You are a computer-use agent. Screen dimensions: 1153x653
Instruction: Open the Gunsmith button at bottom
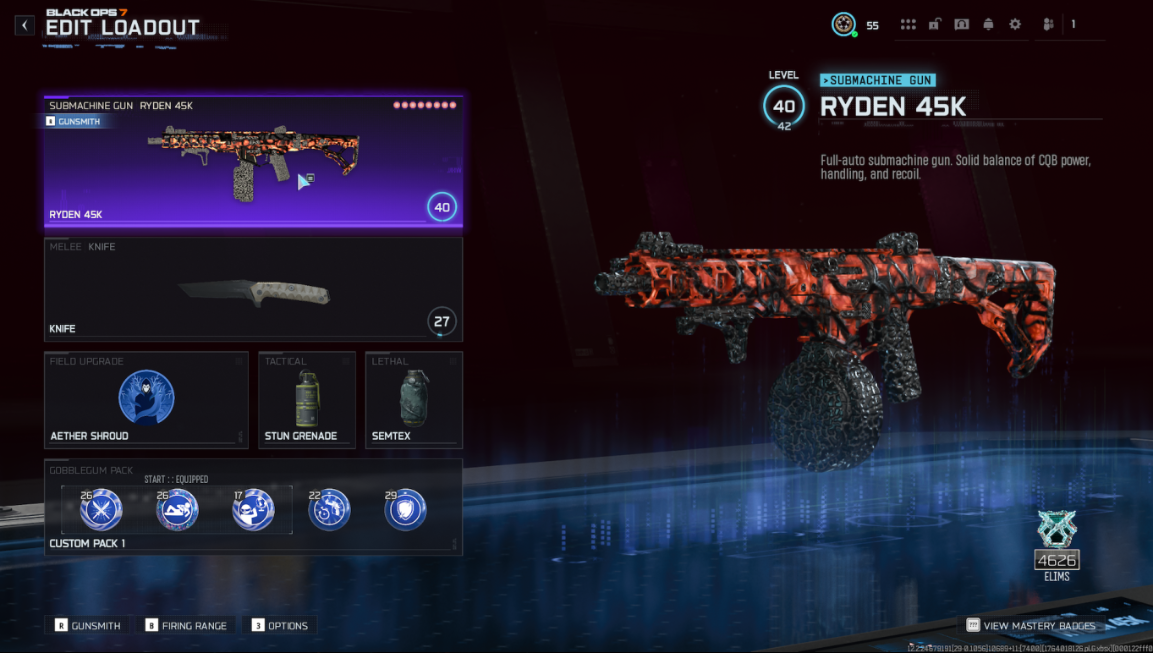pos(88,626)
